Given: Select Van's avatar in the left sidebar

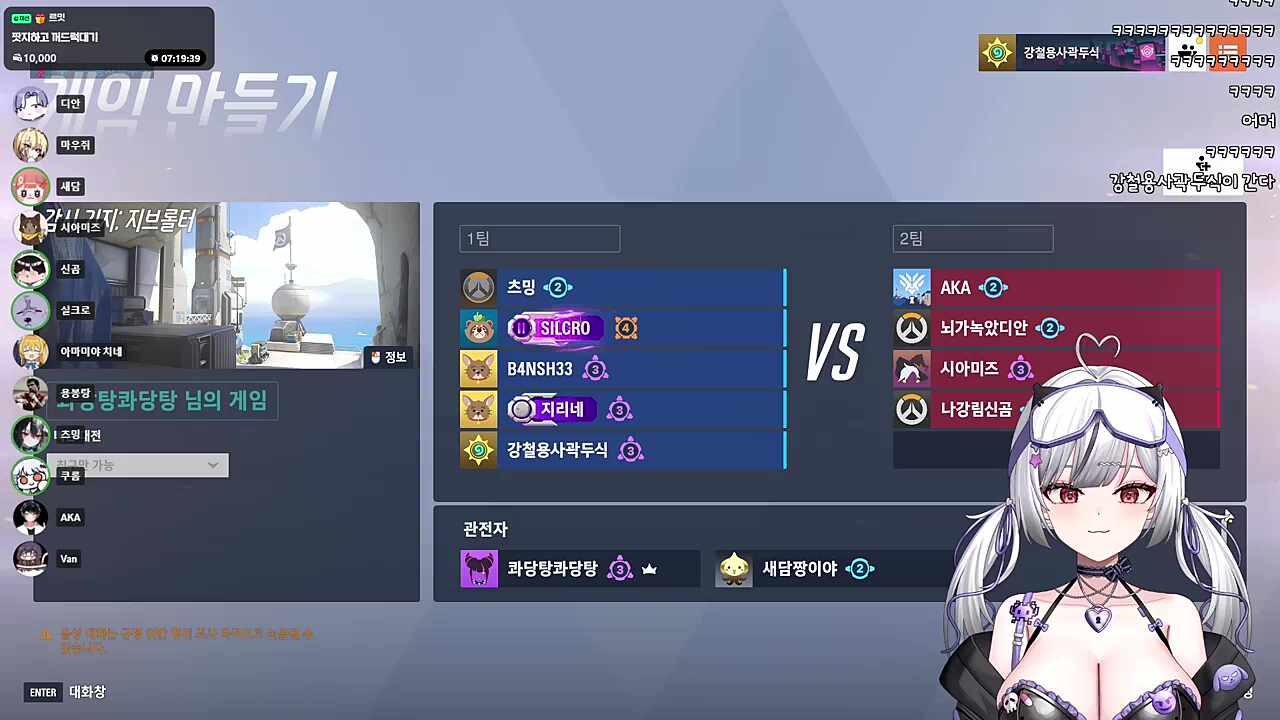Looking at the screenshot, I should click(x=30, y=558).
